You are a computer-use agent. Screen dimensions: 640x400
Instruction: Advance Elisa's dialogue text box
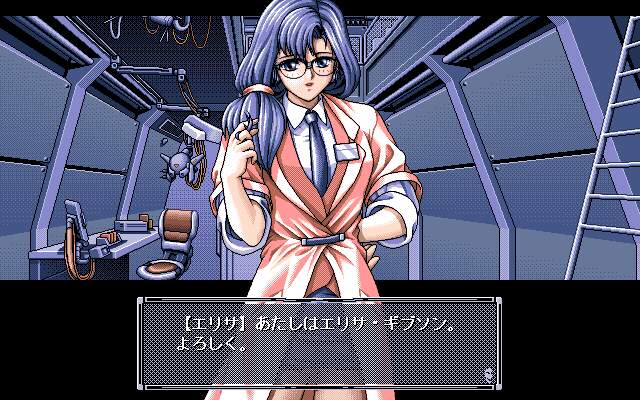click(x=318, y=342)
